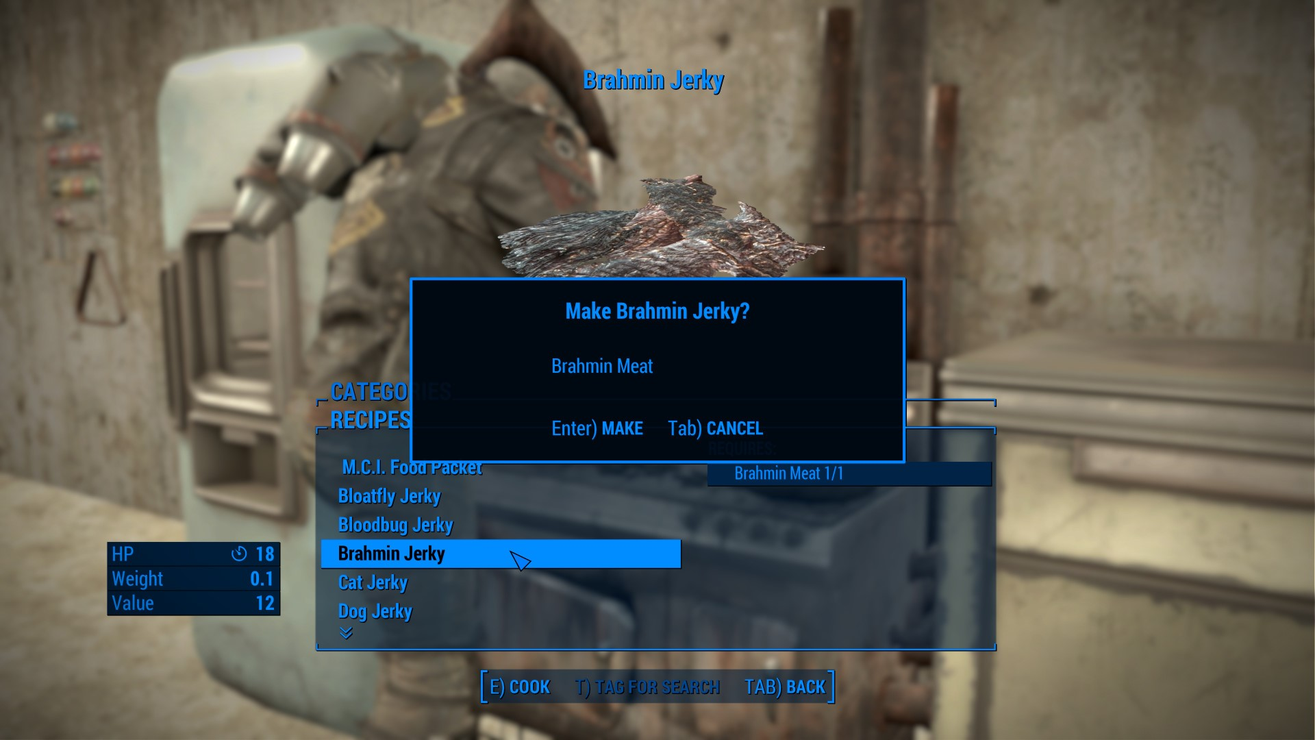
Task: Cancel the Make Brahmin Jerky dialog
Action: coord(715,428)
